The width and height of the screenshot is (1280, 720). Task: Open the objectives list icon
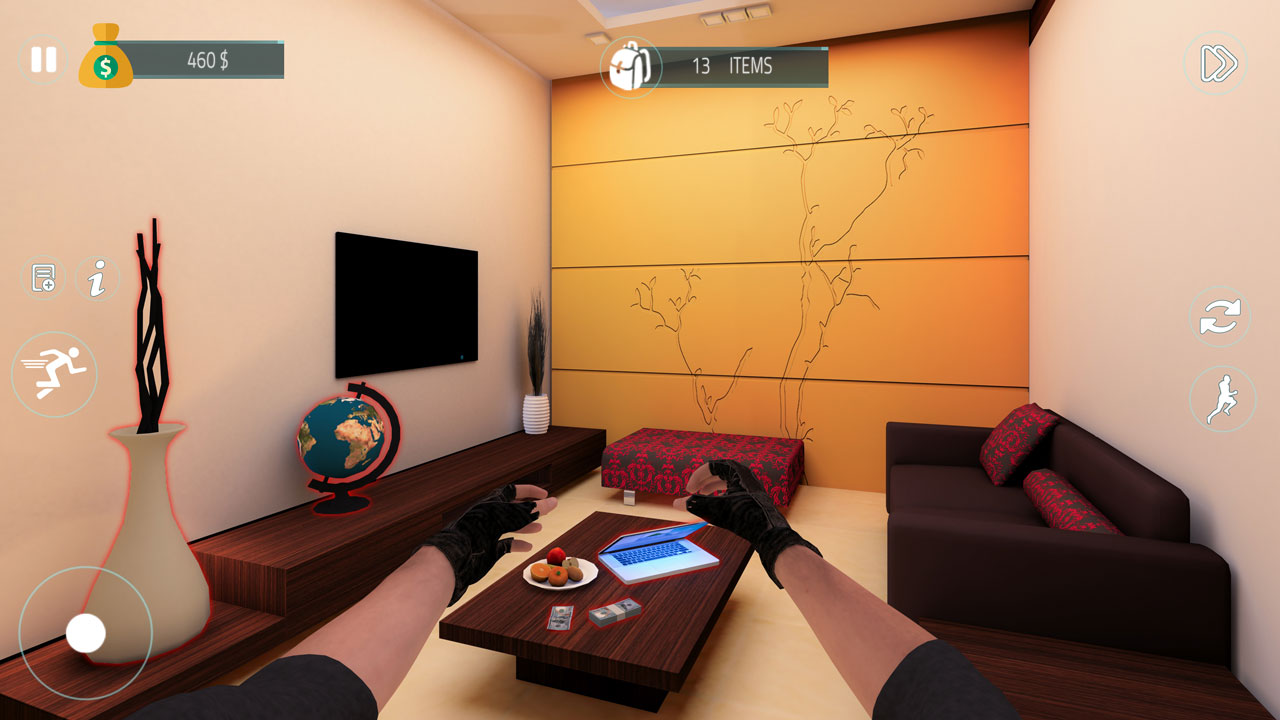click(x=42, y=276)
